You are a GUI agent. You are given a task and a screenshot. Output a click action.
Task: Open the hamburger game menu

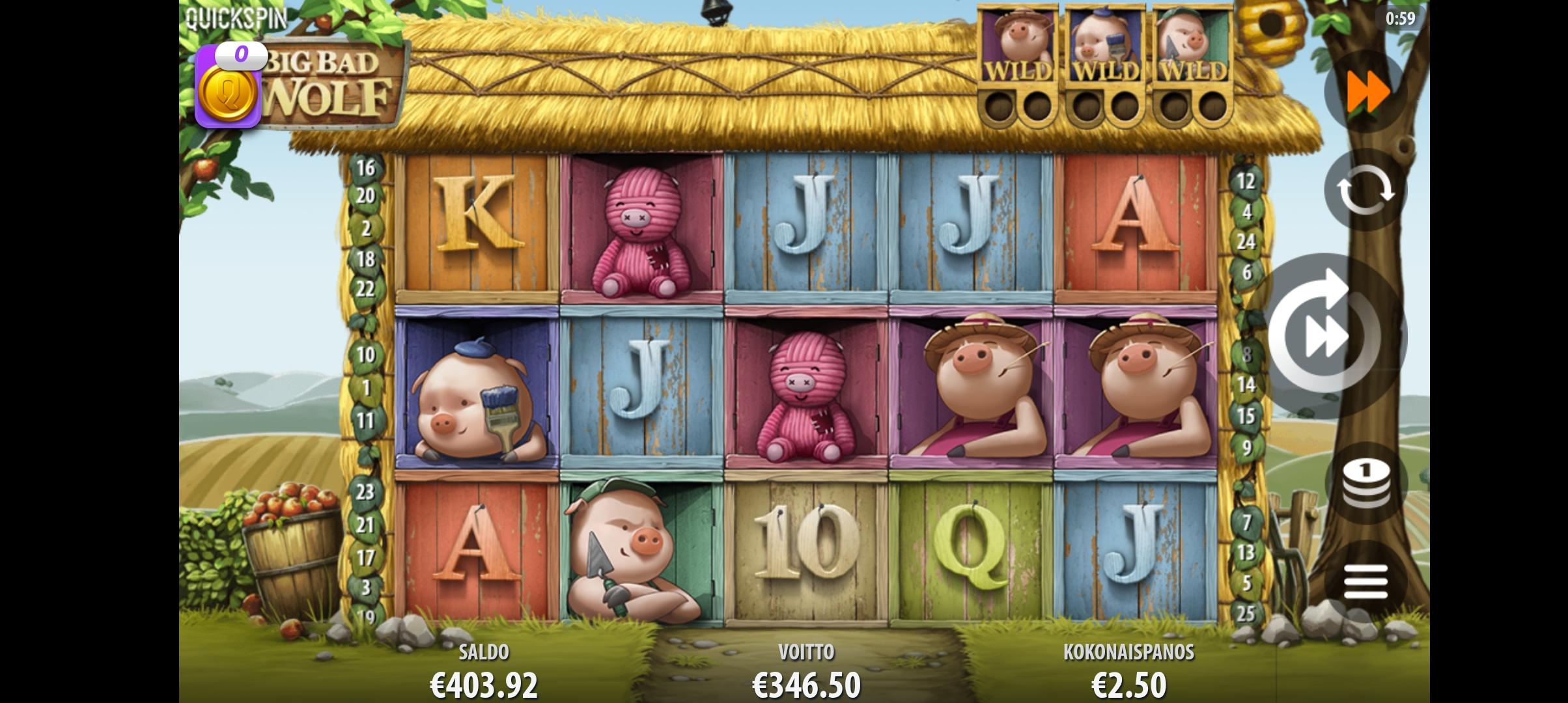[x=1365, y=581]
